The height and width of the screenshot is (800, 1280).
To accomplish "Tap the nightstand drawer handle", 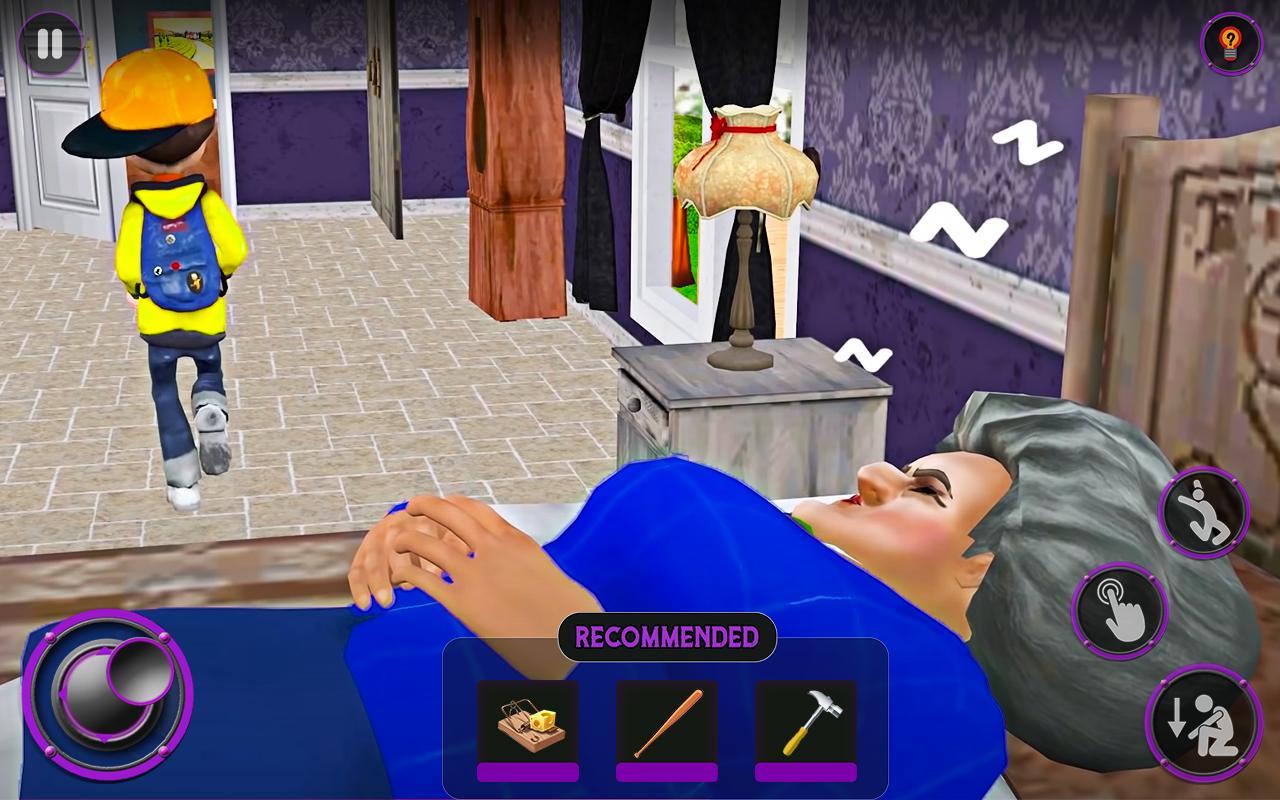I will coord(634,405).
